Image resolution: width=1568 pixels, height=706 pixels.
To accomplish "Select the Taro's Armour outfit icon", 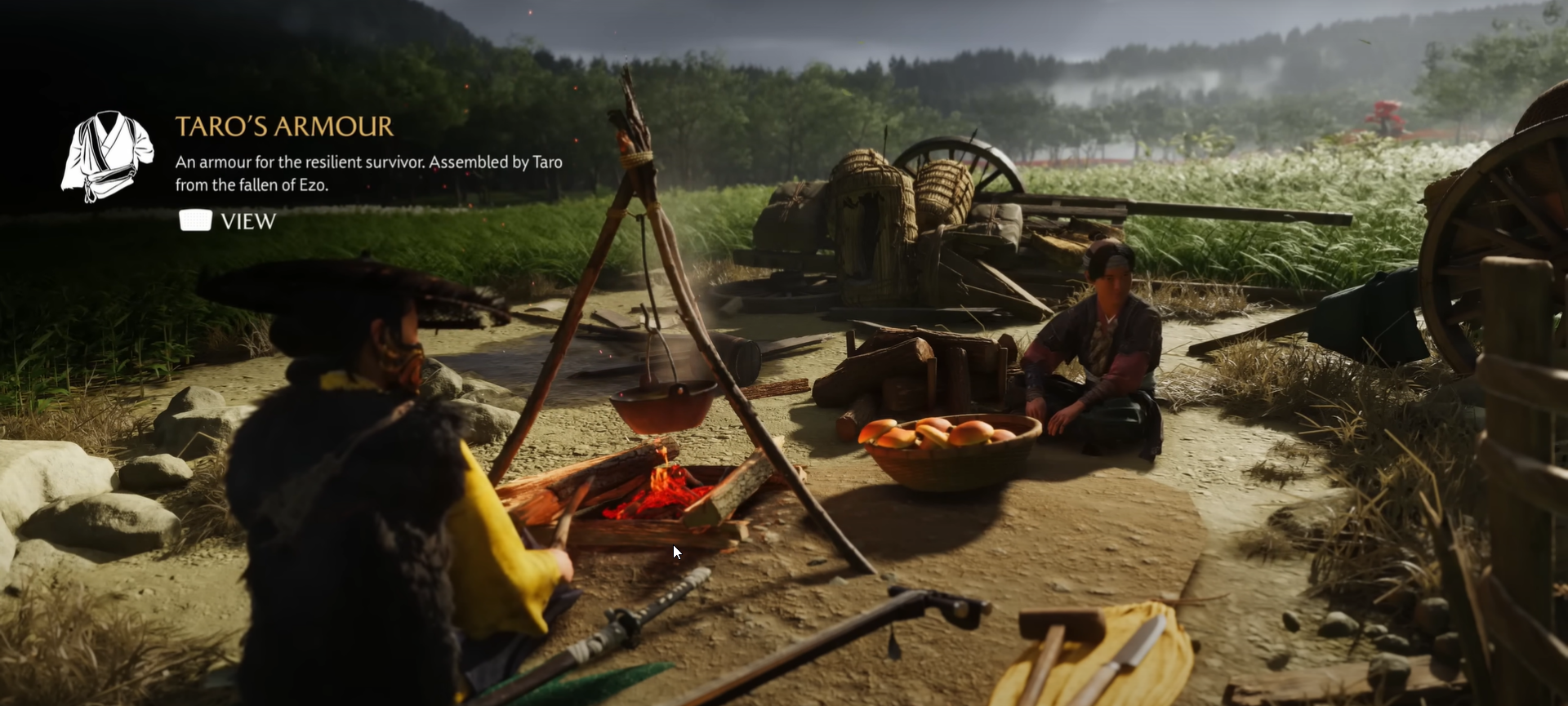I will (107, 156).
